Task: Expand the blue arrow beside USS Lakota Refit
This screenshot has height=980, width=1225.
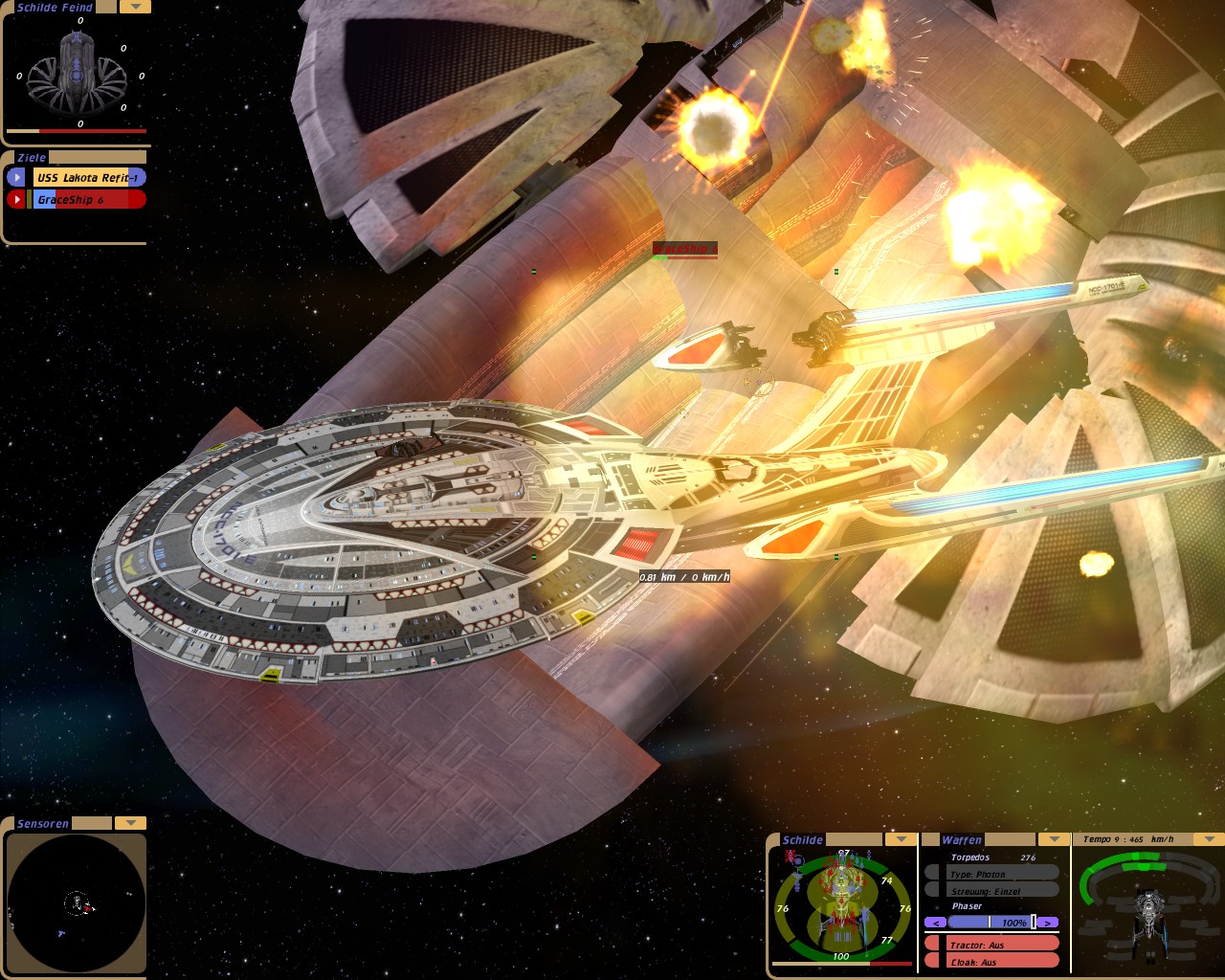Action: click(16, 177)
